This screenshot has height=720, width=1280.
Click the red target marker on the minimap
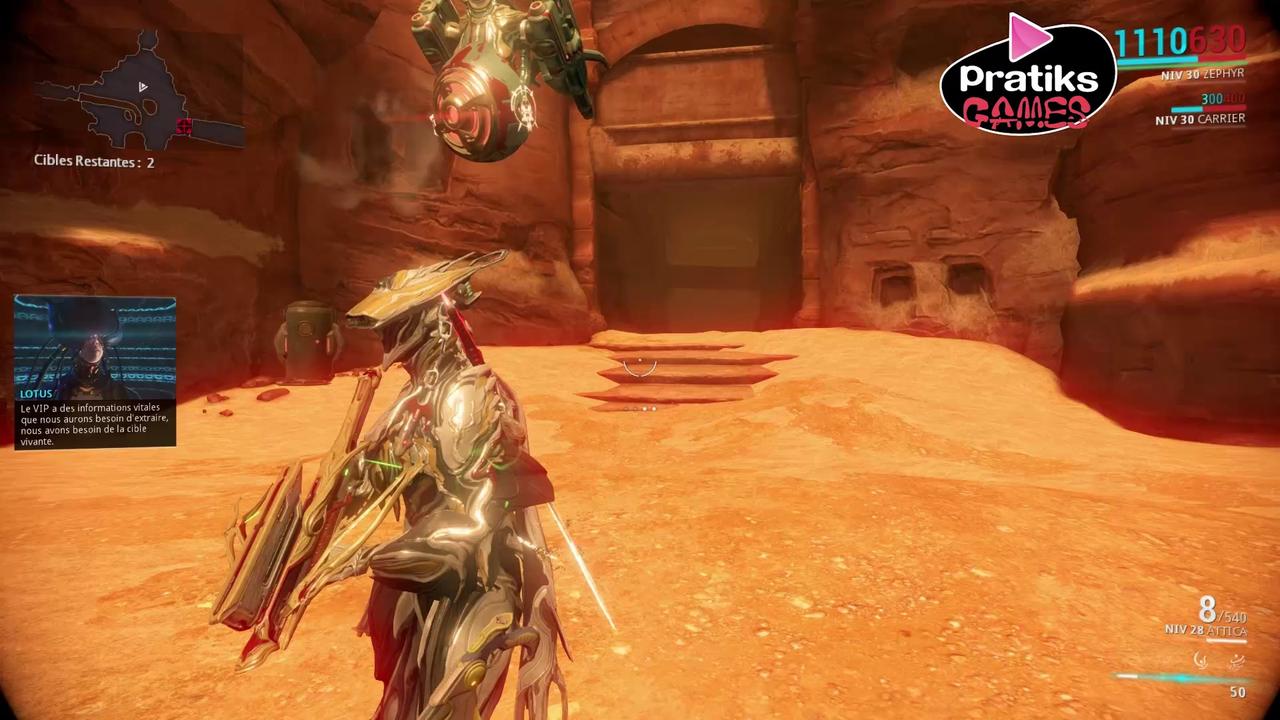coord(183,127)
